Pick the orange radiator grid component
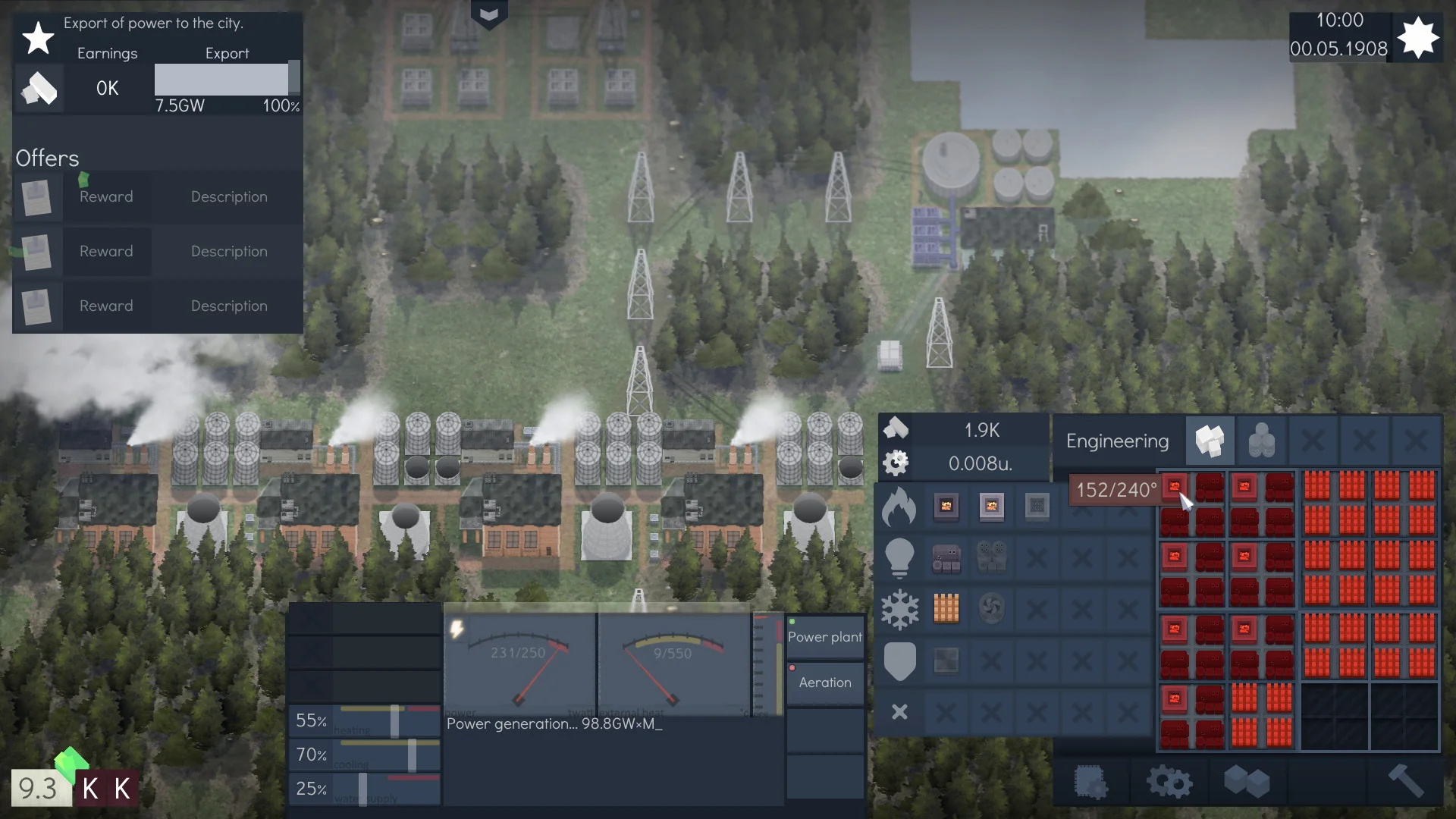Image resolution: width=1456 pixels, height=819 pixels. click(x=946, y=608)
